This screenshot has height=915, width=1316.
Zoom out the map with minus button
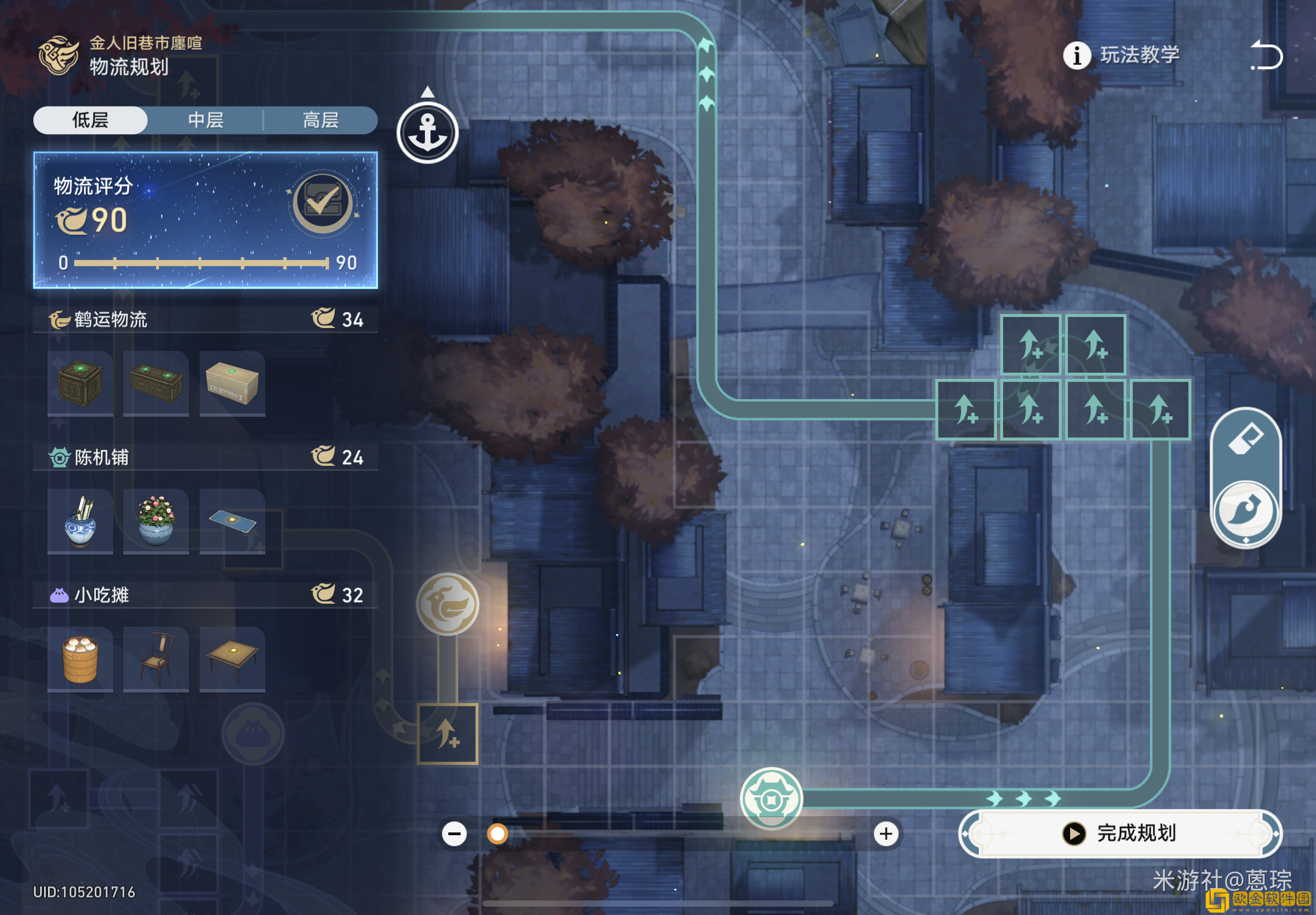[x=454, y=834]
